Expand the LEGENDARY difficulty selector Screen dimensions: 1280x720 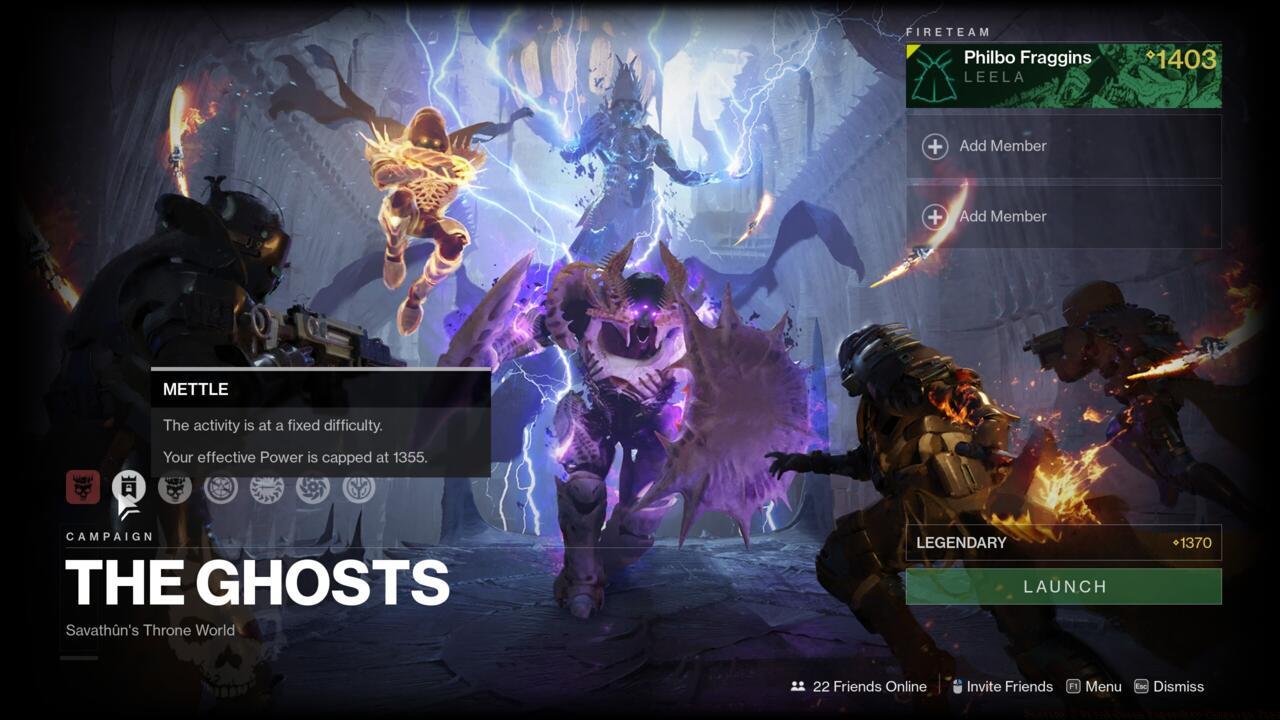click(1063, 543)
